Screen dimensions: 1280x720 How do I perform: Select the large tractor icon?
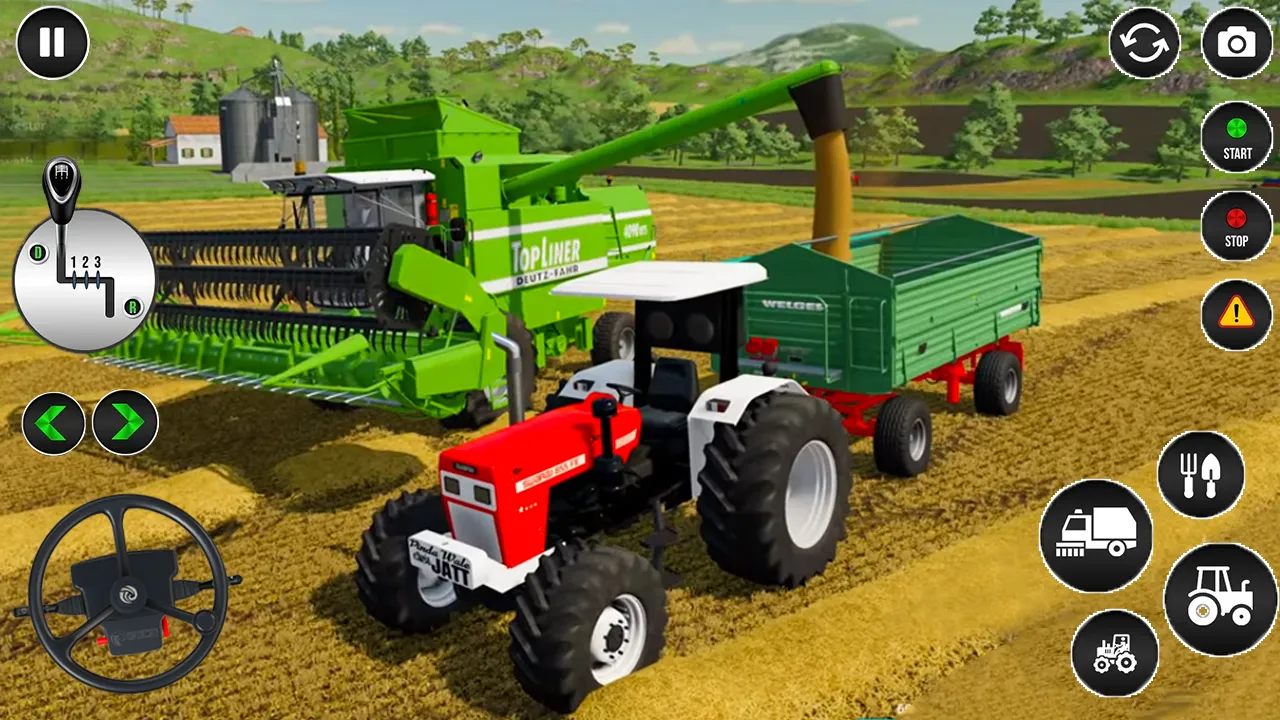(x=1219, y=599)
